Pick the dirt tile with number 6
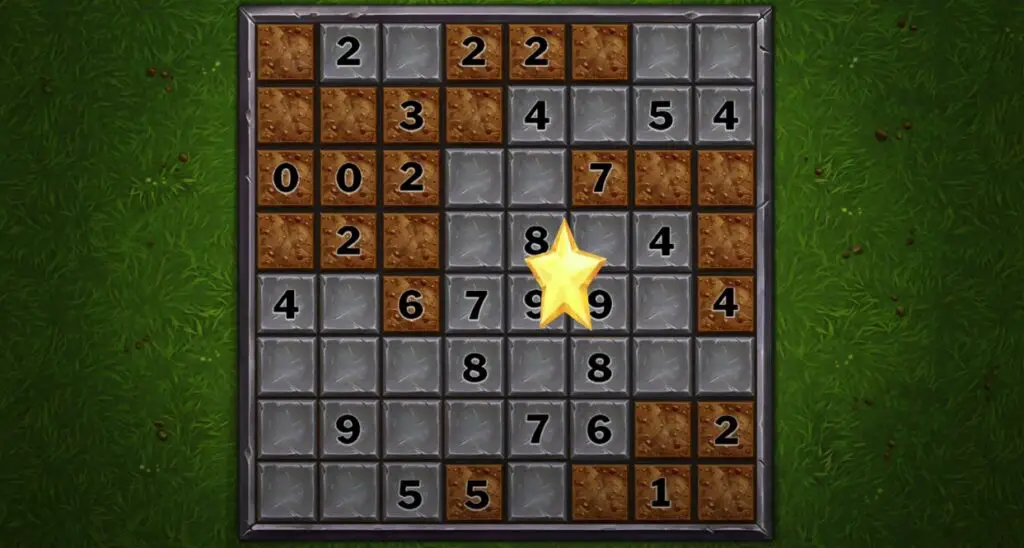The width and height of the screenshot is (1024, 548). pyautogui.click(x=411, y=303)
